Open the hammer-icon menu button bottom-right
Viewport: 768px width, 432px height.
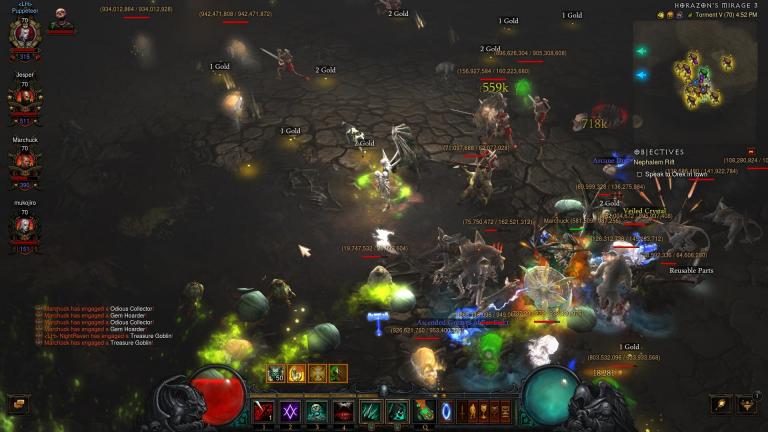[x=720, y=404]
